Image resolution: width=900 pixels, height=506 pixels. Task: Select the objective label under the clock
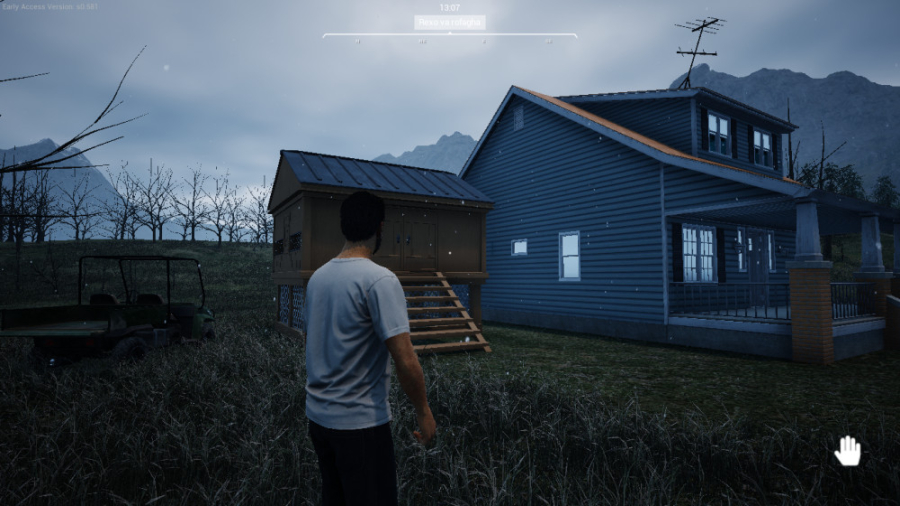coord(449,22)
